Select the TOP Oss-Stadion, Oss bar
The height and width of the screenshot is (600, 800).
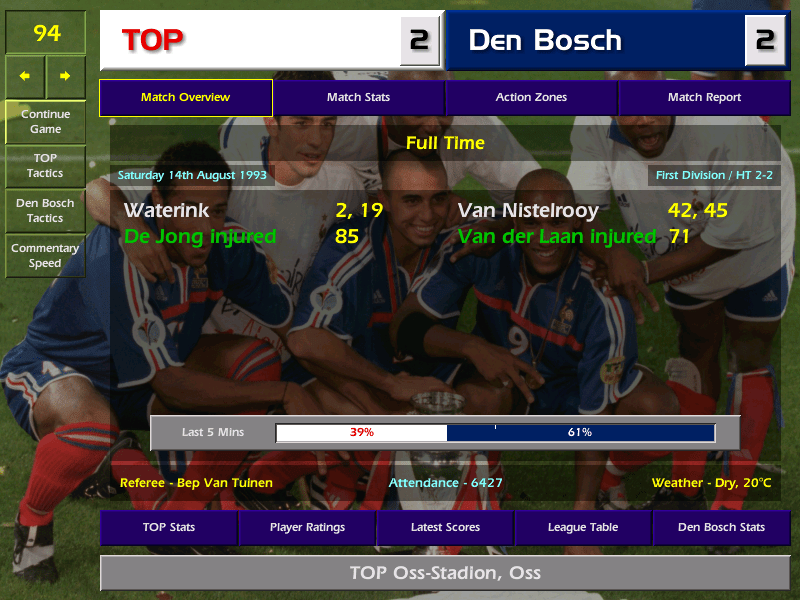445,573
